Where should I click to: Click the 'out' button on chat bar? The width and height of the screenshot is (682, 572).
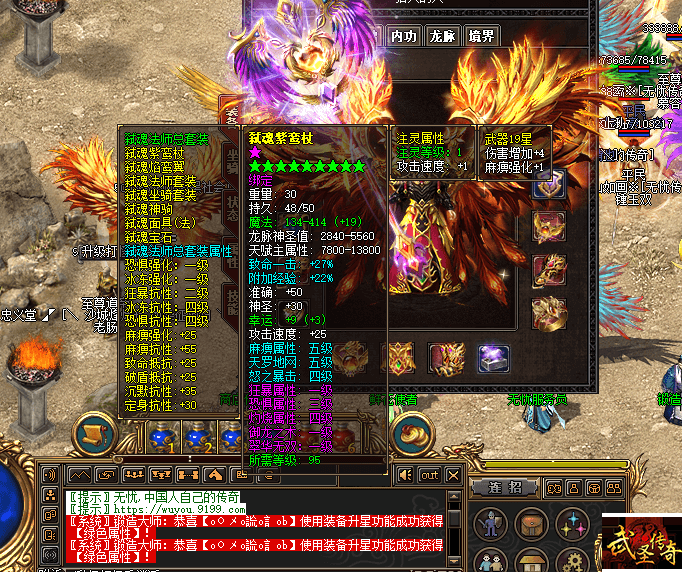pyautogui.click(x=429, y=474)
